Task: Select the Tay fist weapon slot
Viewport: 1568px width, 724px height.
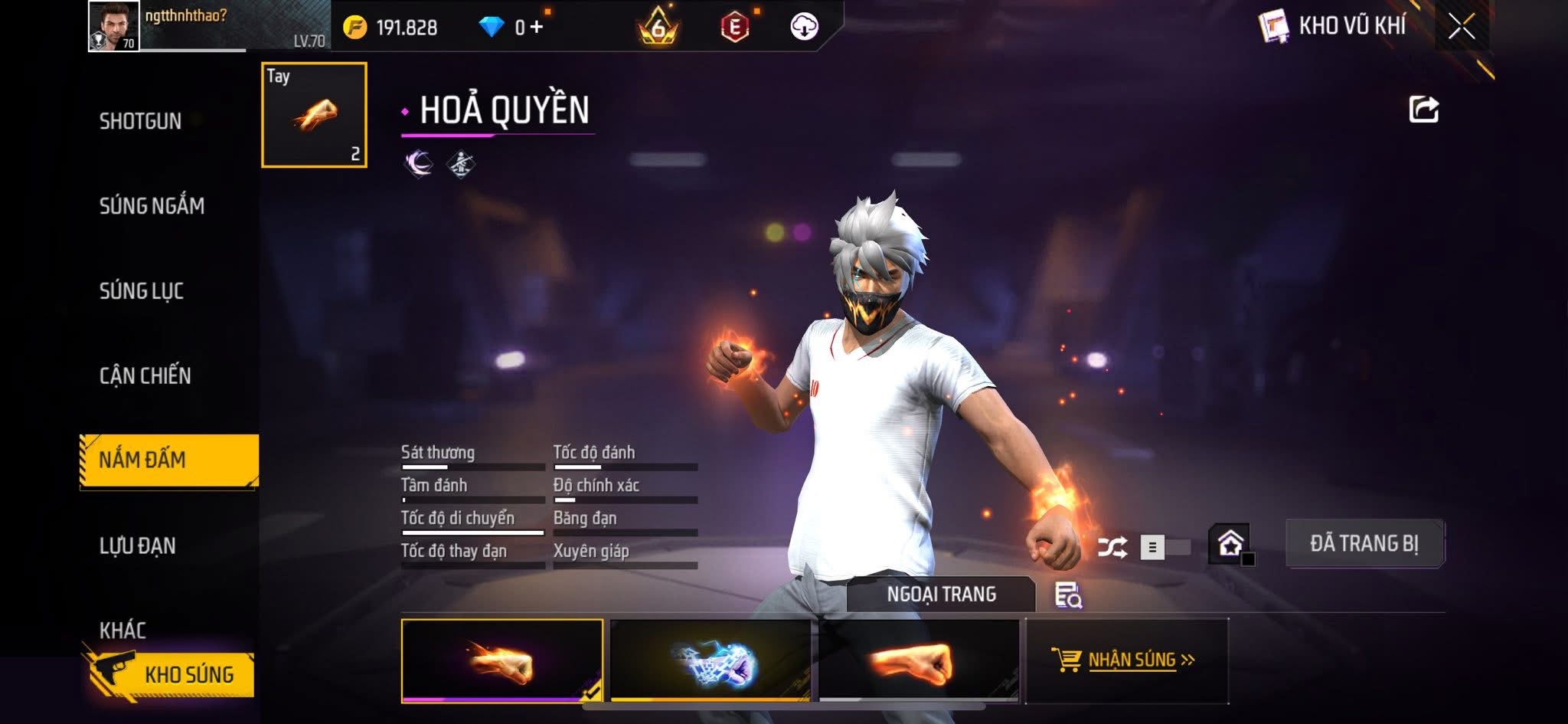Action: pyautogui.click(x=314, y=115)
